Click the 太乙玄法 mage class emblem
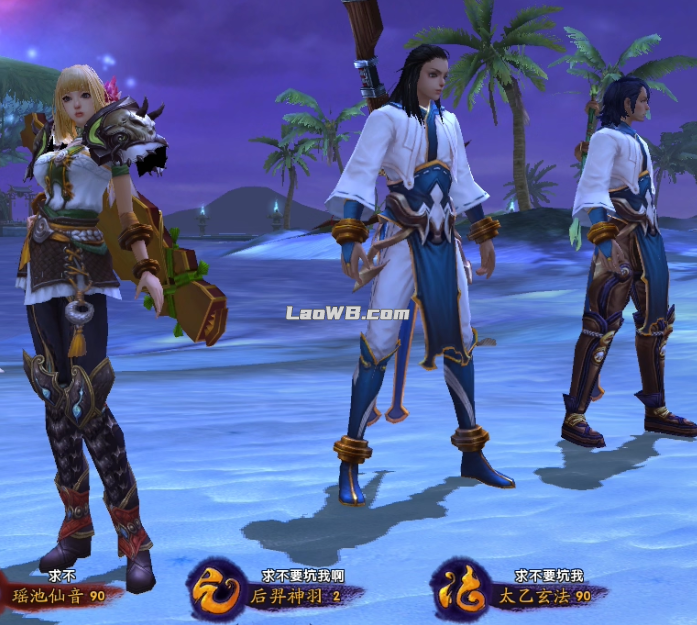Viewport: 697px width, 625px height. point(461,586)
